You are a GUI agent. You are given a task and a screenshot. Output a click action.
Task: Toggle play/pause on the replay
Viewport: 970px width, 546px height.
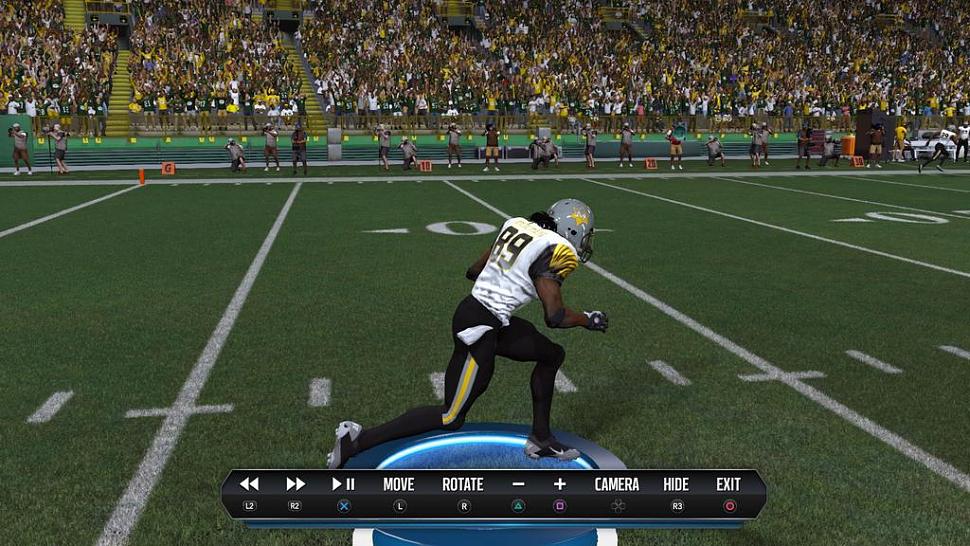(343, 485)
